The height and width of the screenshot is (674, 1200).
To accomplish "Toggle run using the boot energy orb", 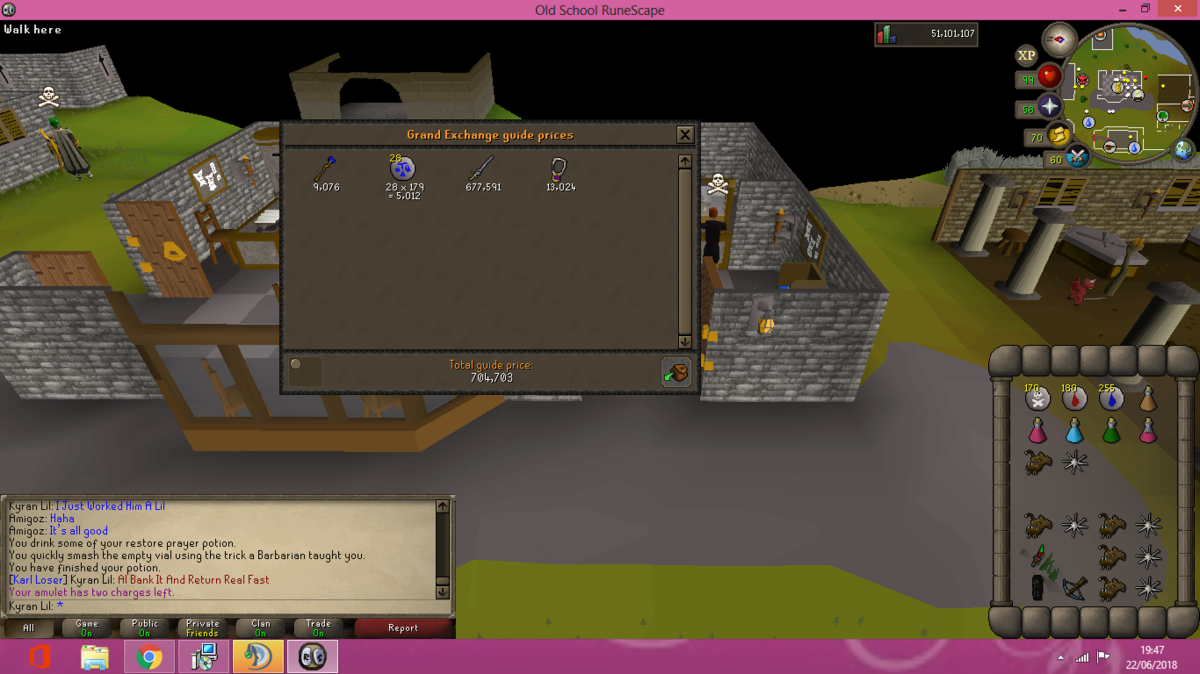I will (1059, 135).
